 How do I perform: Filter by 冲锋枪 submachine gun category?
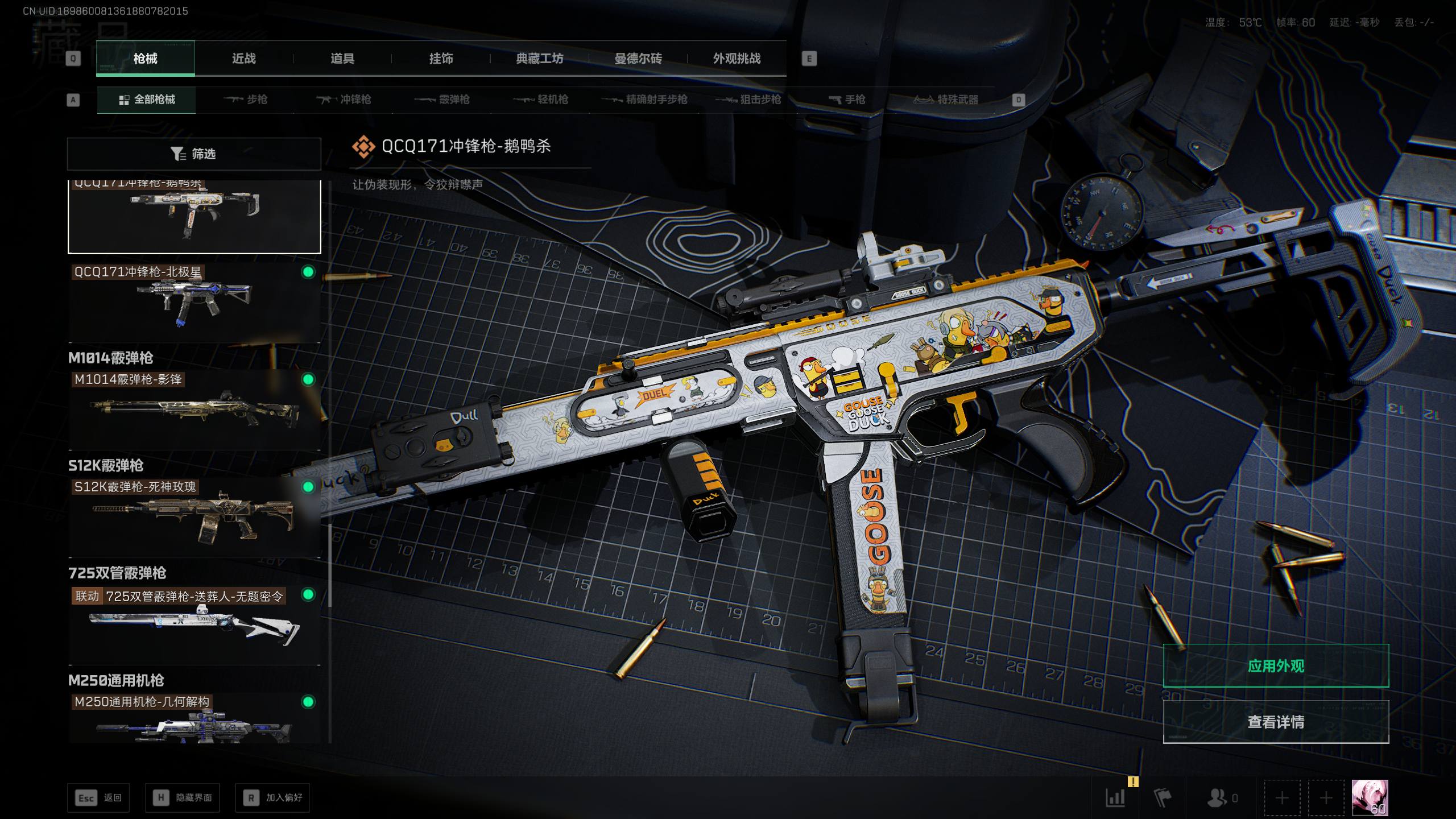[344, 100]
